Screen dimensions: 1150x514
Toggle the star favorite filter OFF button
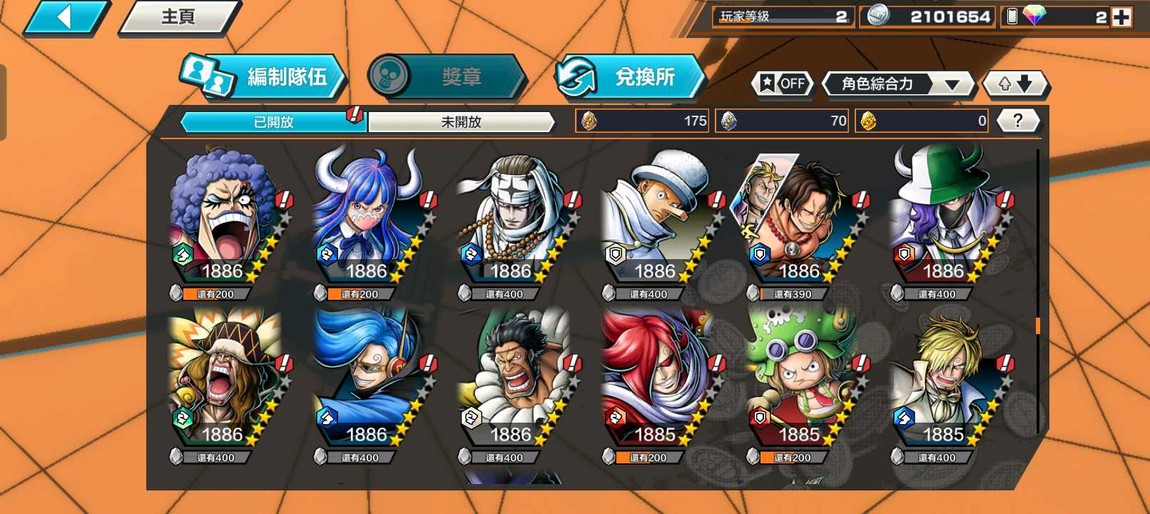782,84
